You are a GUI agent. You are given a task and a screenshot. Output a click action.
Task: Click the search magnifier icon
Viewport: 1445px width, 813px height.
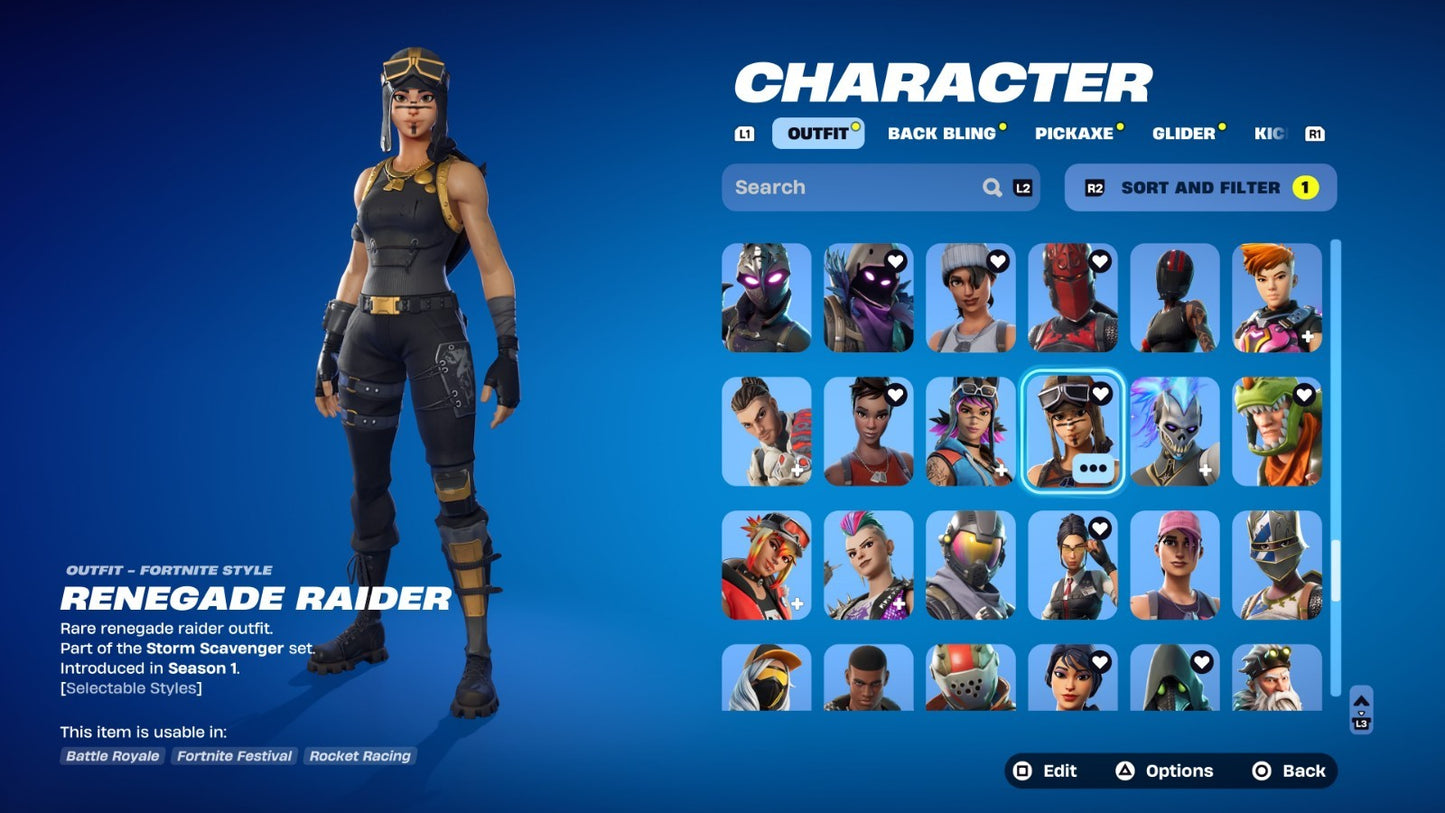(991, 187)
